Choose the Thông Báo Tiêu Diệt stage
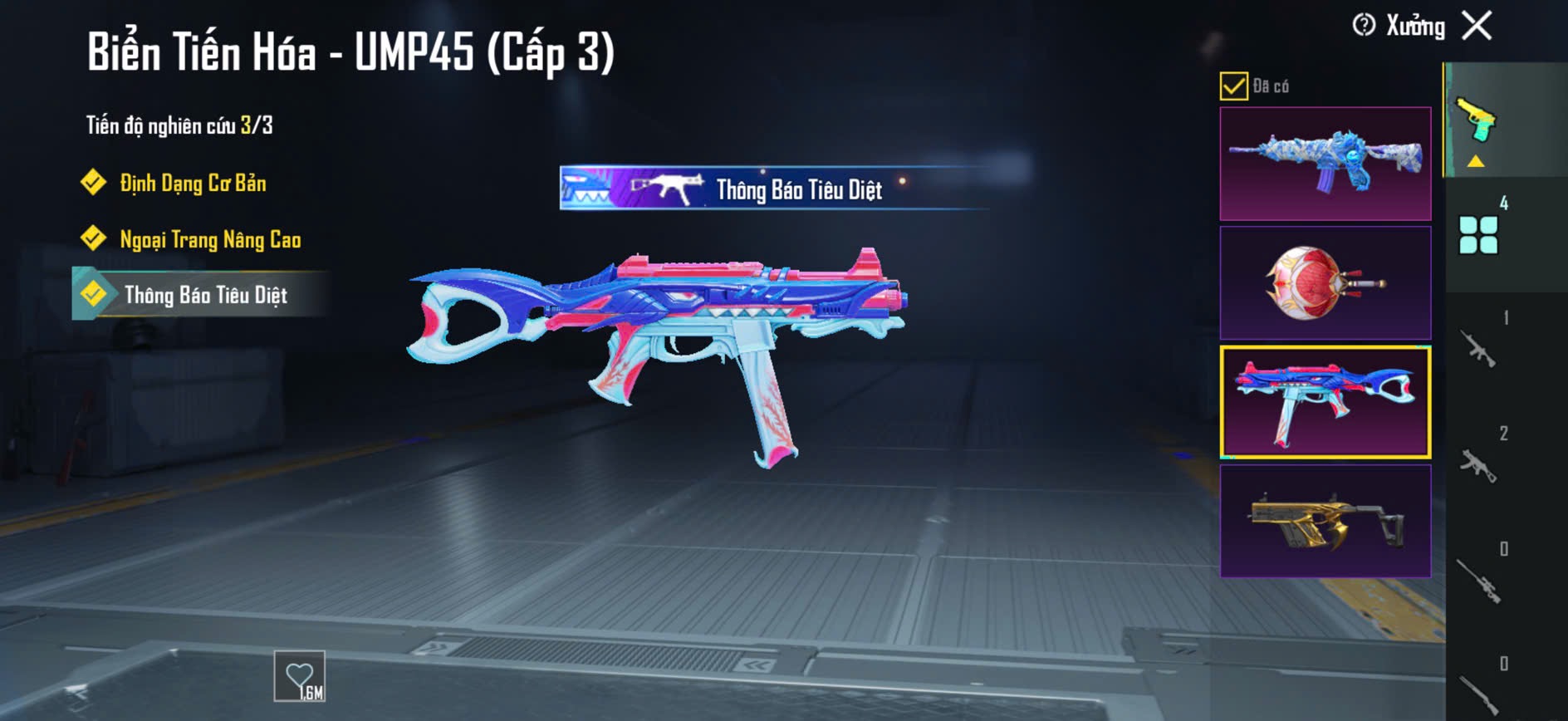 [205, 295]
